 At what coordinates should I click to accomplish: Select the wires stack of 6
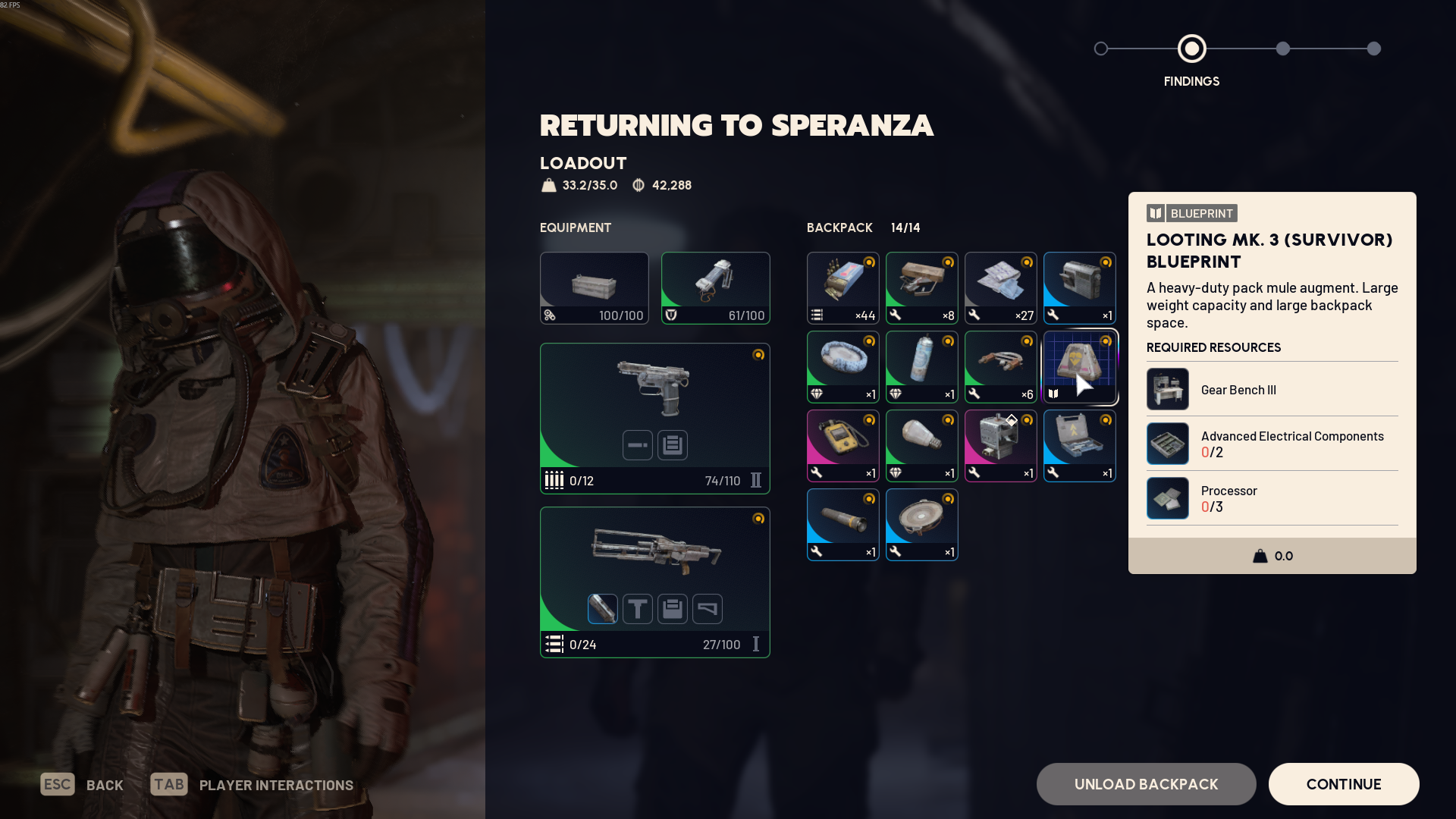pos(1000,367)
